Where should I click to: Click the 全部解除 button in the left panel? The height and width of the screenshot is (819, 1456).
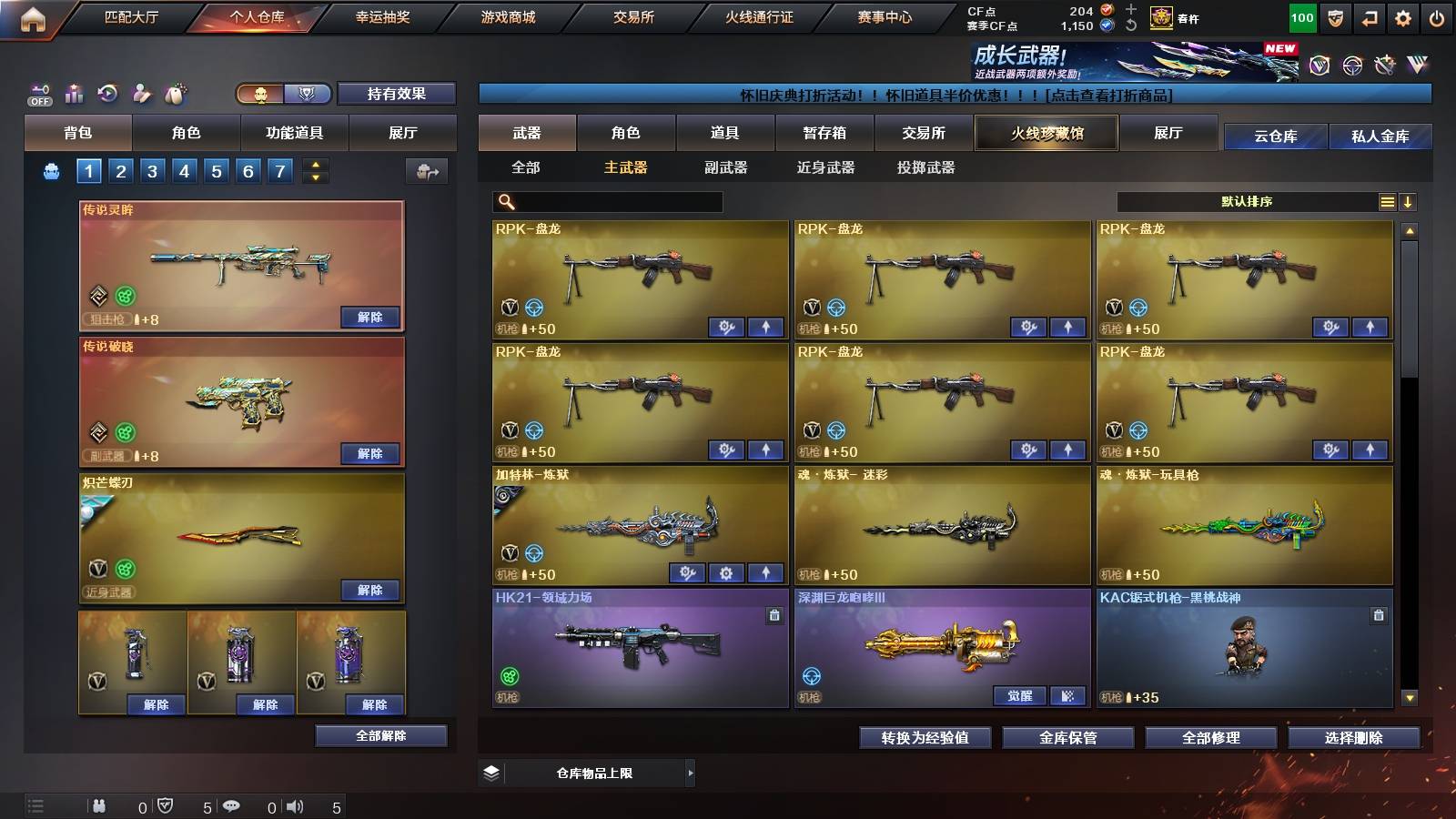(x=382, y=735)
